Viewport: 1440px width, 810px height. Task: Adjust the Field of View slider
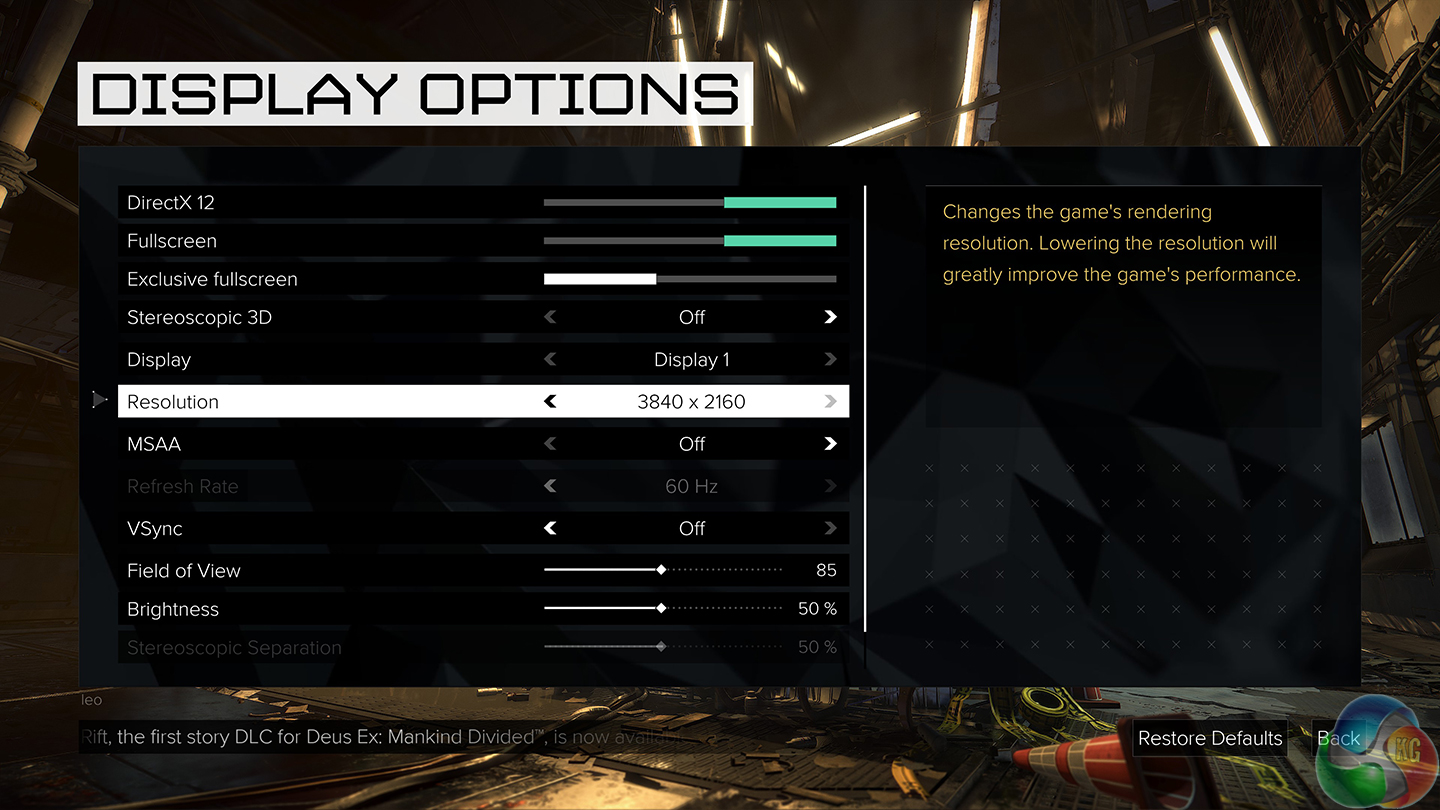661,570
